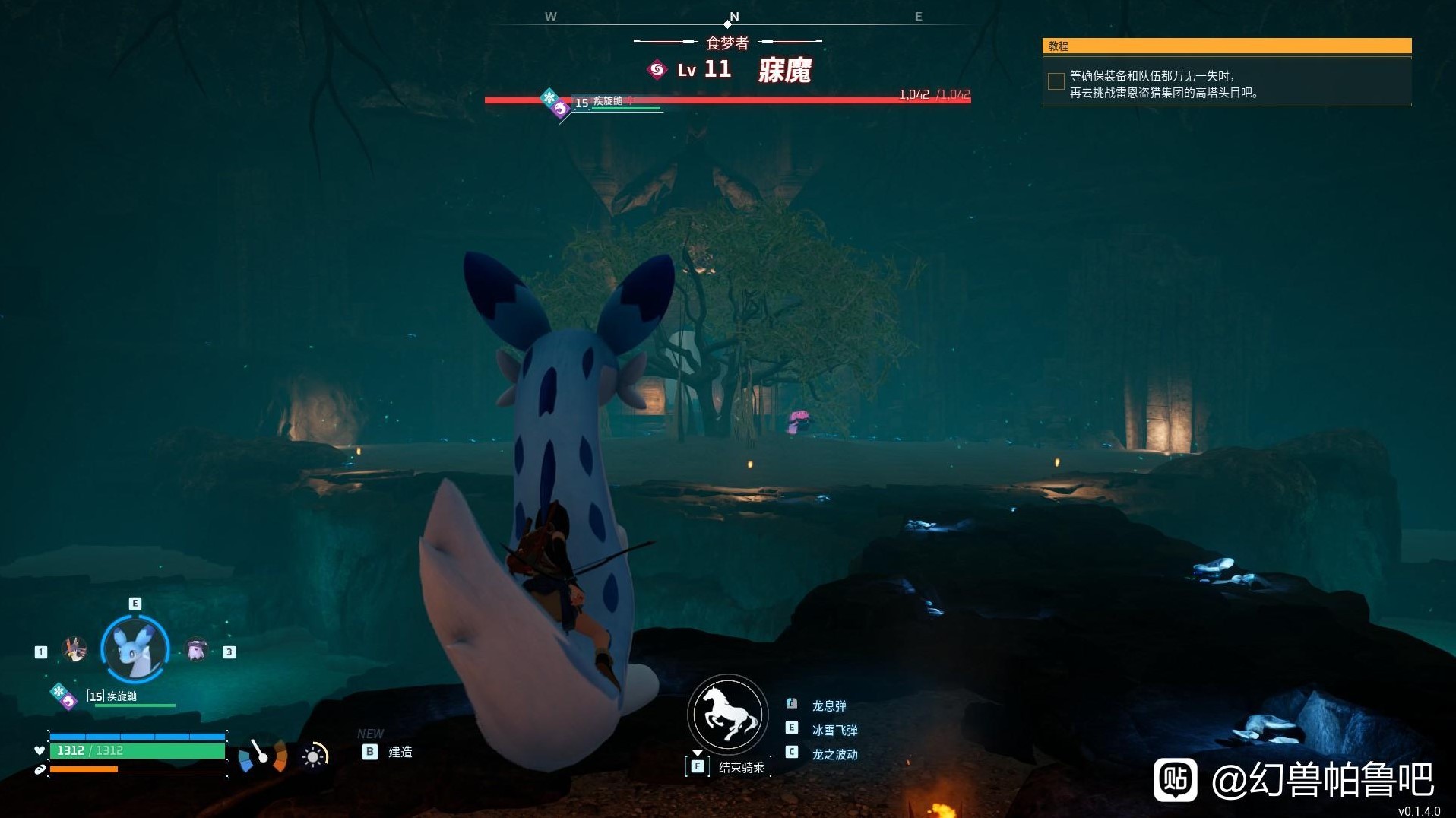Select the active Chillet portrait in party wheel
The width and height of the screenshot is (1456, 818).
pyautogui.click(x=135, y=648)
